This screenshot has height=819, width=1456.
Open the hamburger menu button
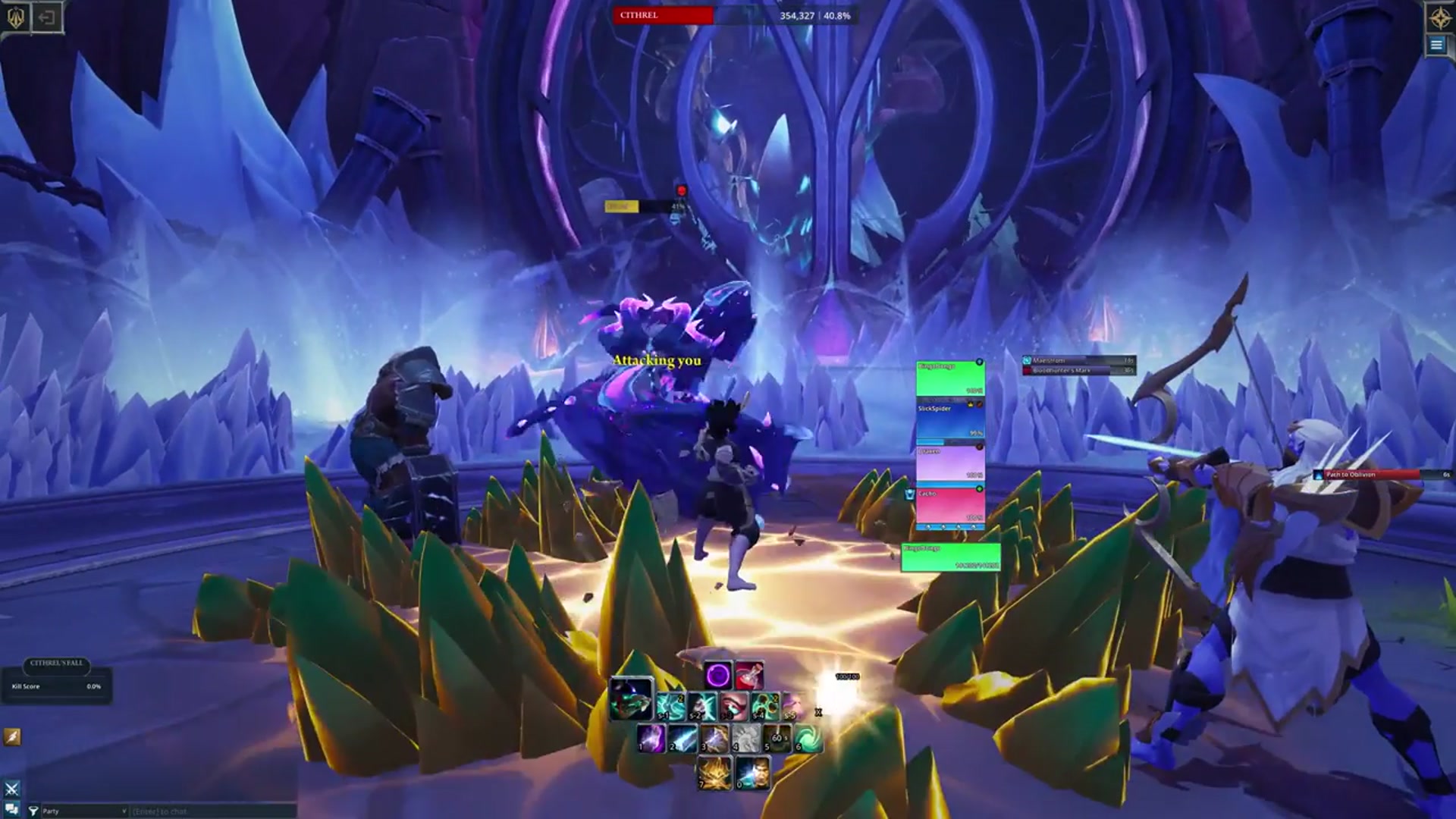coord(1436,45)
